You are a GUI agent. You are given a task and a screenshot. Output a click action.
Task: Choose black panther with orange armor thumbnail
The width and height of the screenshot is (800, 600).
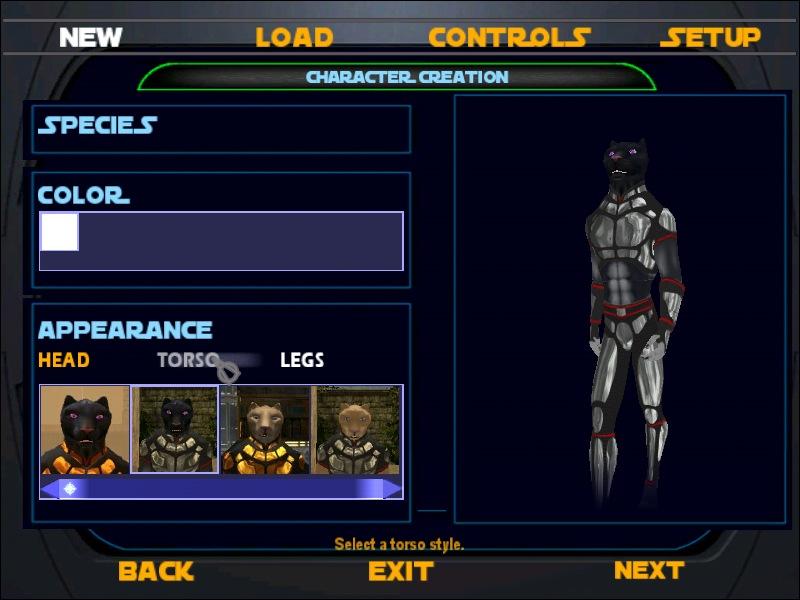tap(85, 430)
